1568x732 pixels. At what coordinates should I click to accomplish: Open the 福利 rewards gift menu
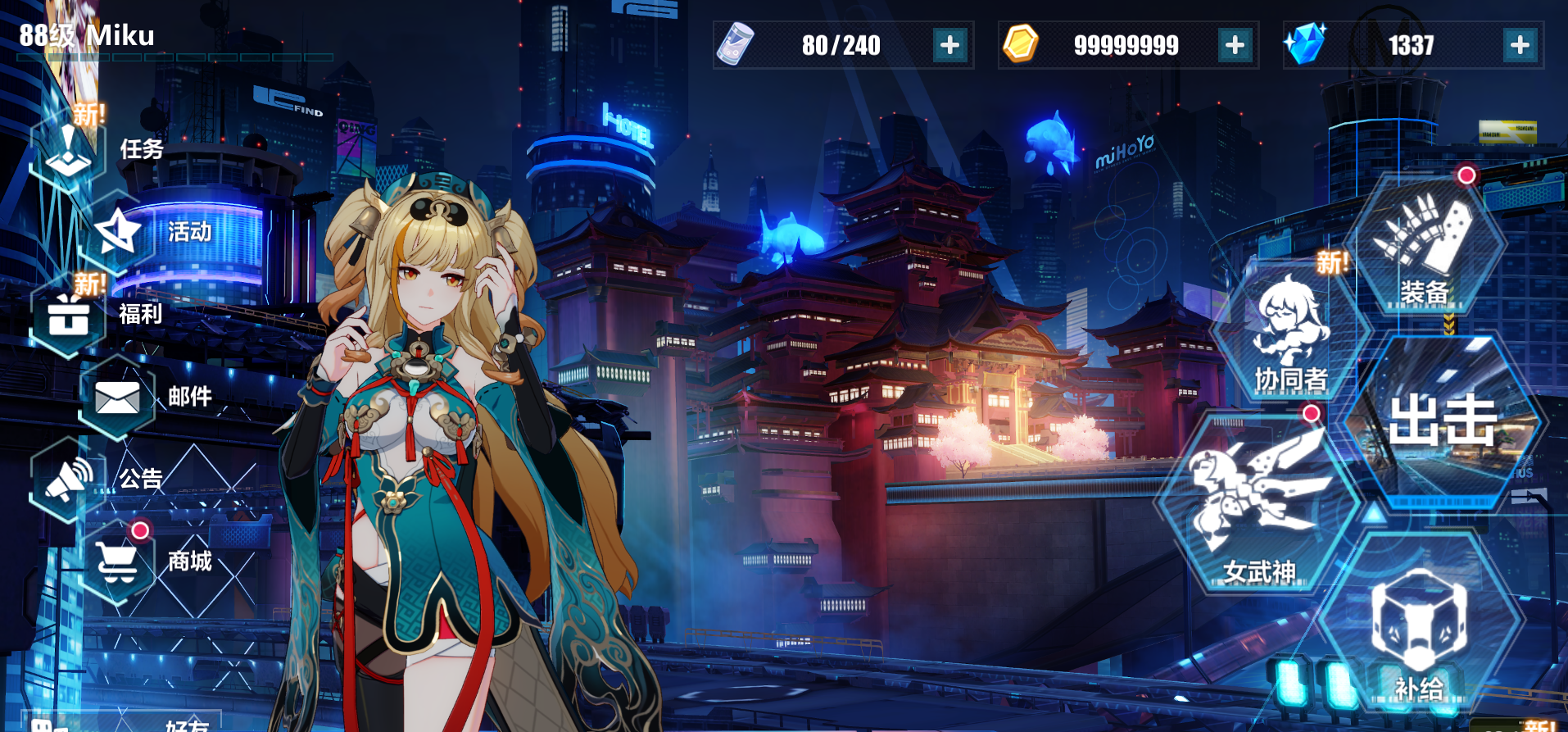pos(69,315)
